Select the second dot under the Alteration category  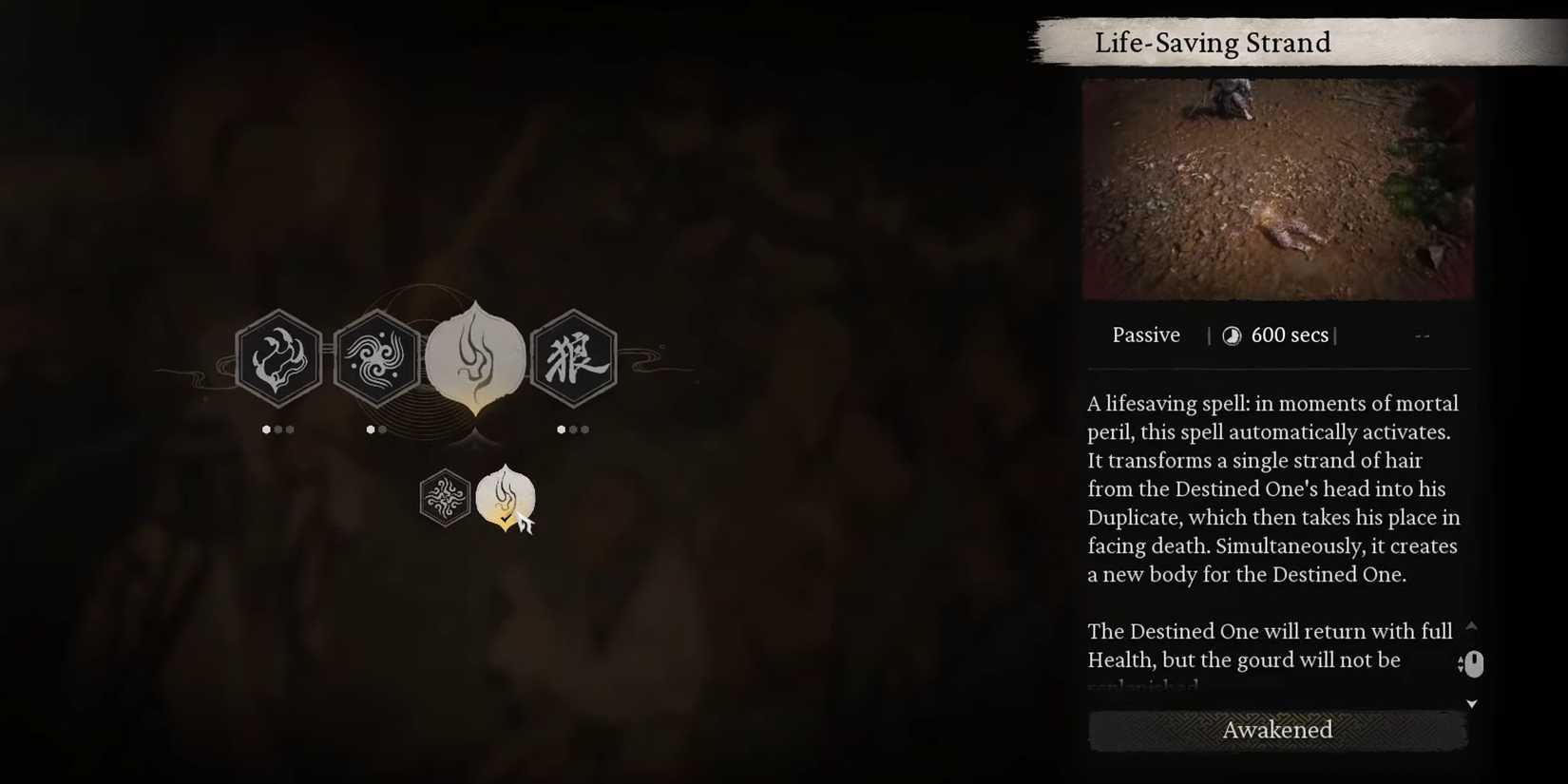[383, 430]
